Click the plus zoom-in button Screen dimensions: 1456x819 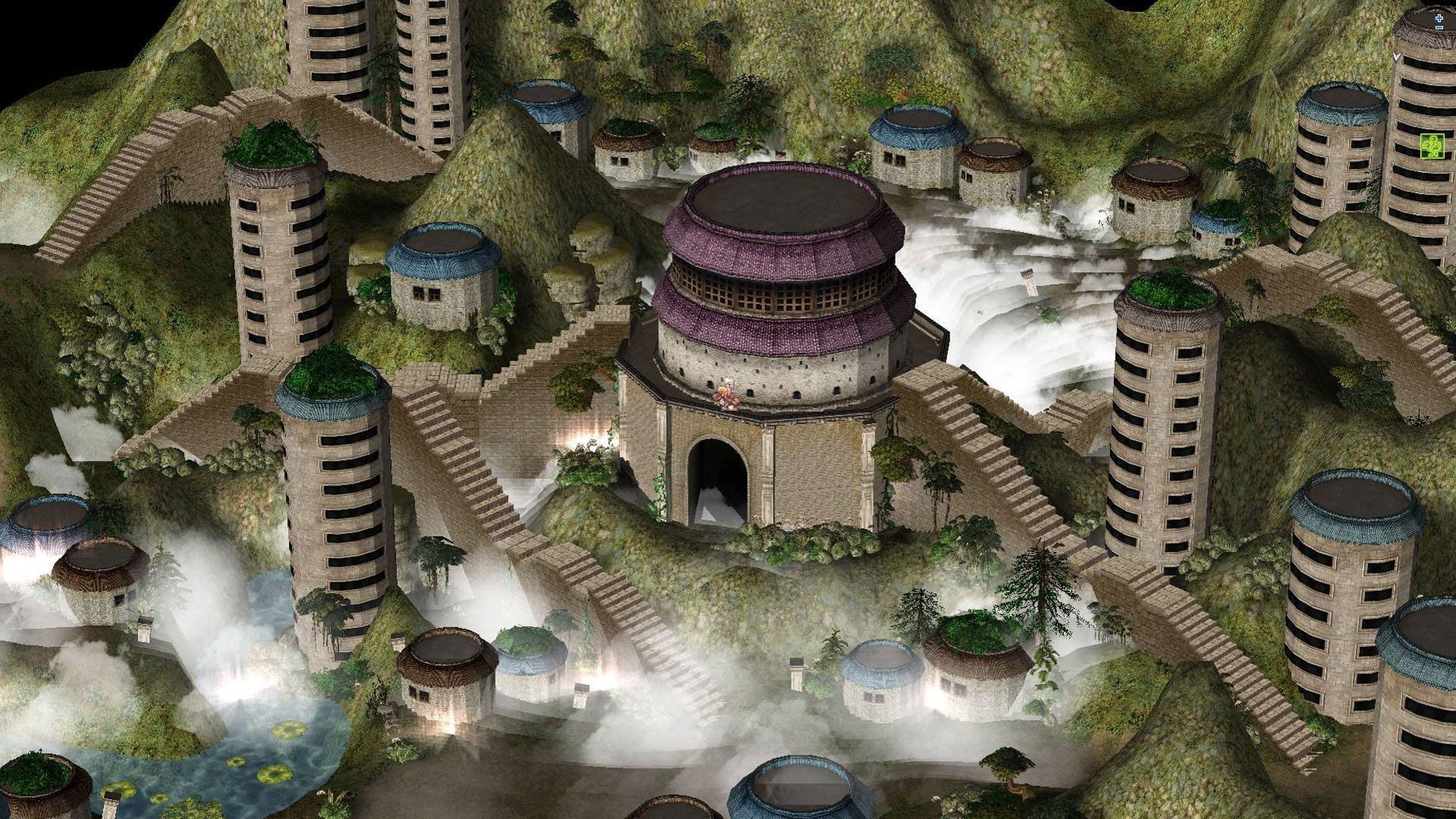click(x=1439, y=17)
